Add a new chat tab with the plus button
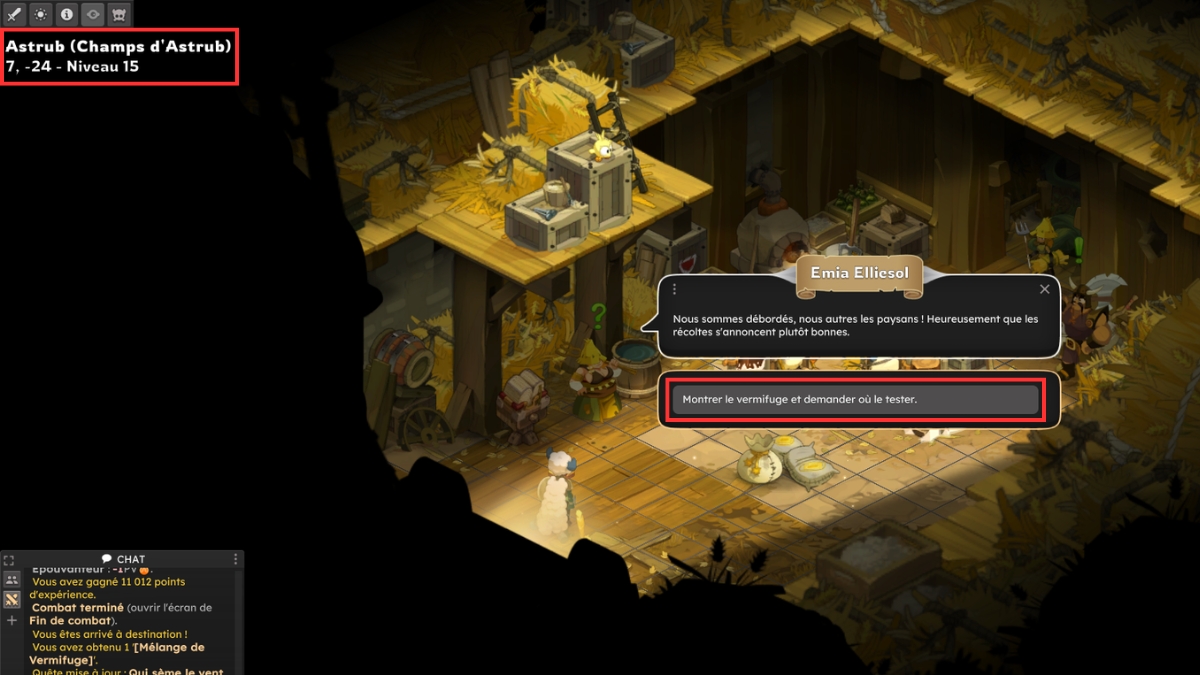 click(12, 620)
